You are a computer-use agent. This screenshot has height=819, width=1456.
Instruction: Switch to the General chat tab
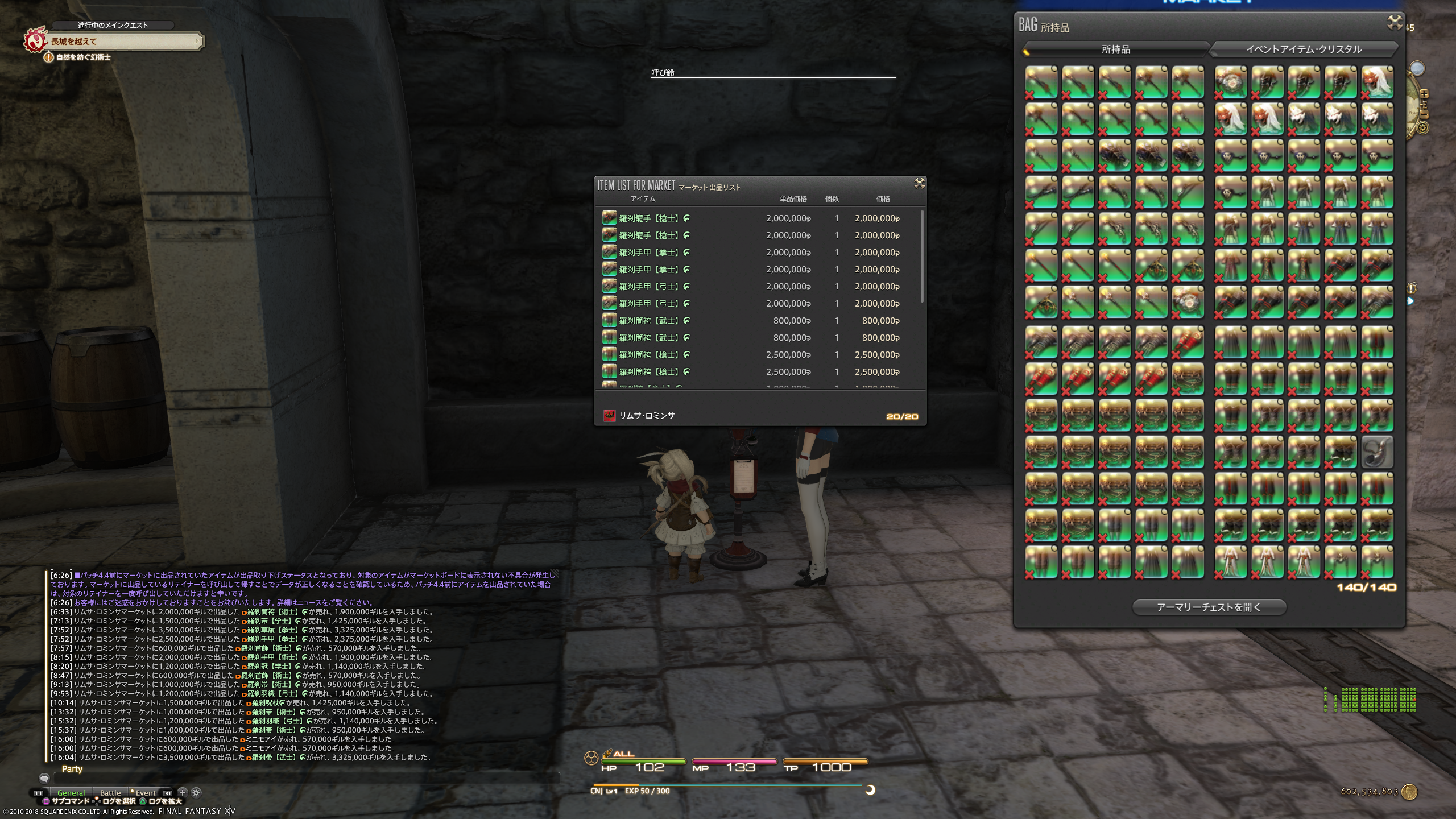[x=71, y=793]
